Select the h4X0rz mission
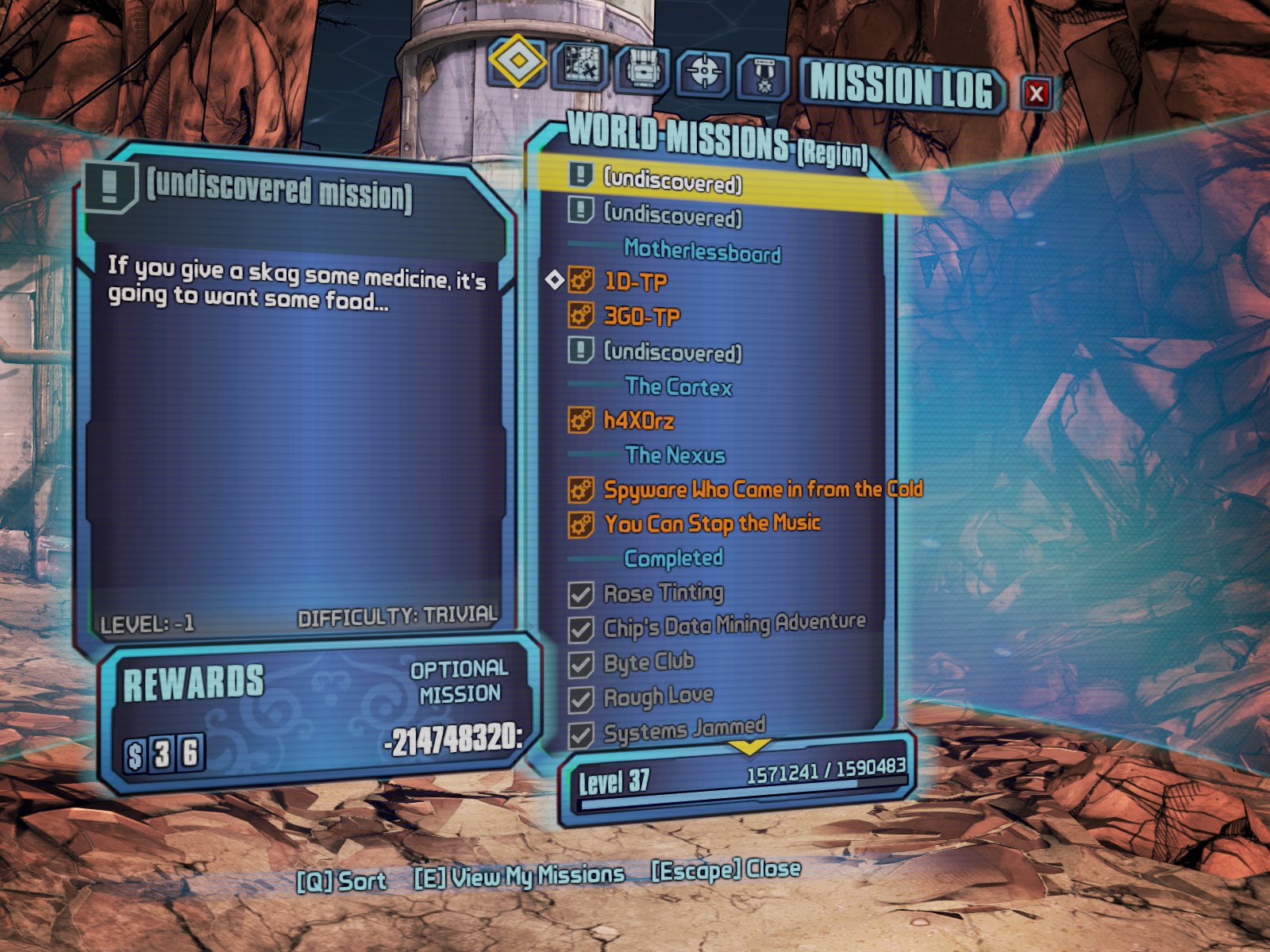 click(638, 420)
